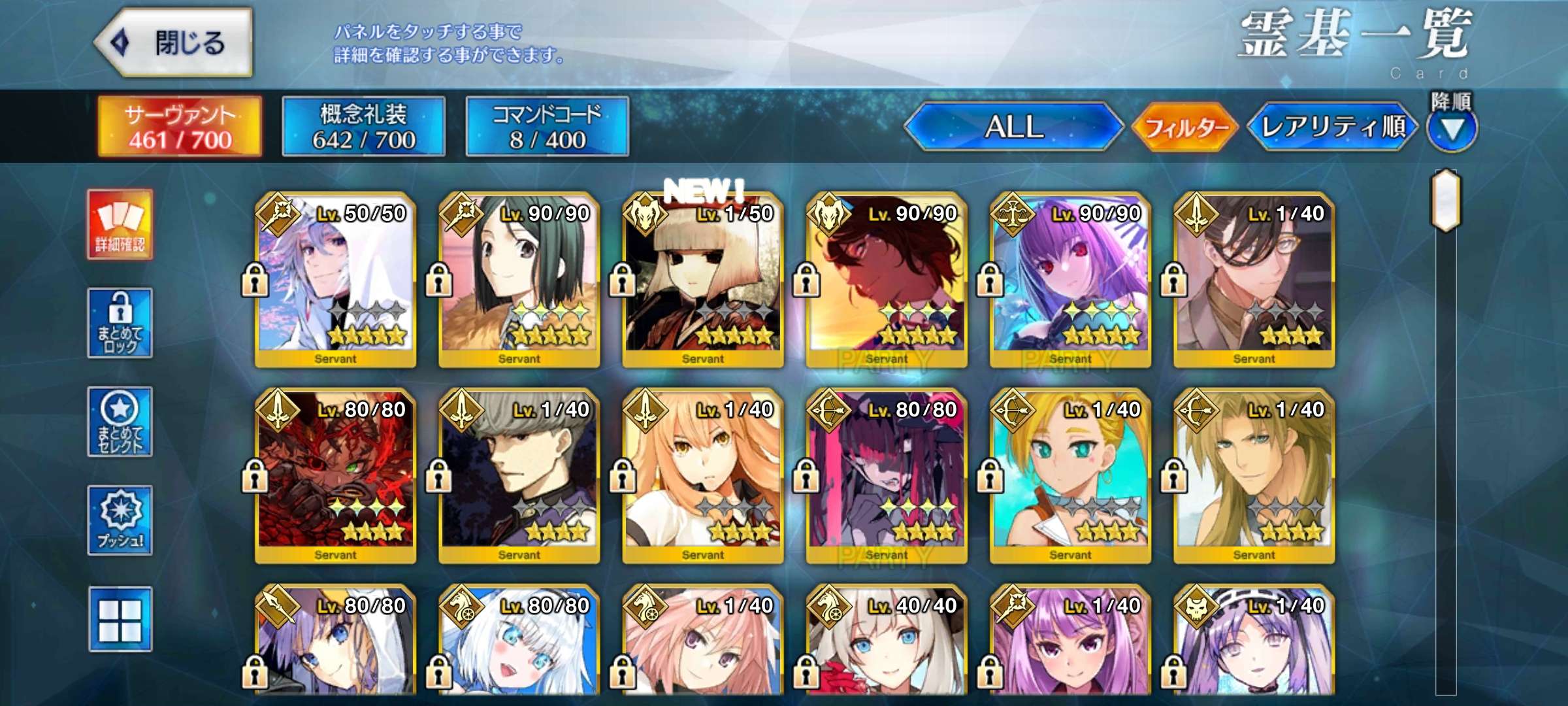This screenshot has width=1568, height=706.
Task: Open the フィルター options
Action: (1185, 126)
